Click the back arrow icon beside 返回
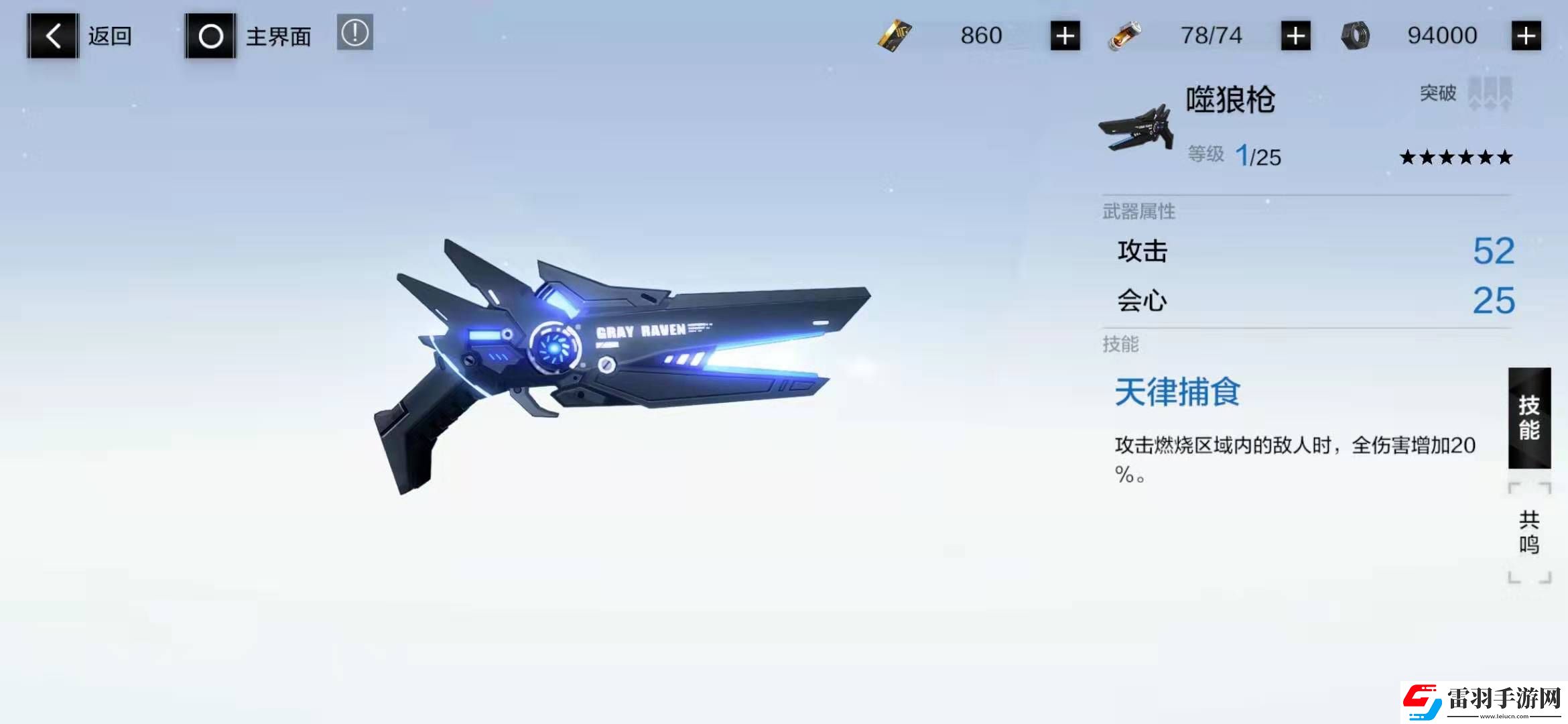Screen dimensions: 1568x724 [52, 35]
